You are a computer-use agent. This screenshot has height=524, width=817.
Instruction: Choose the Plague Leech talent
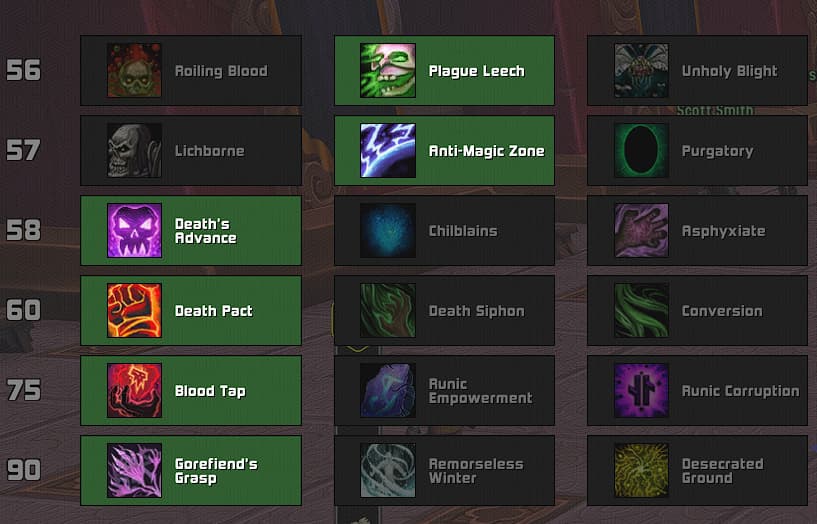(444, 71)
